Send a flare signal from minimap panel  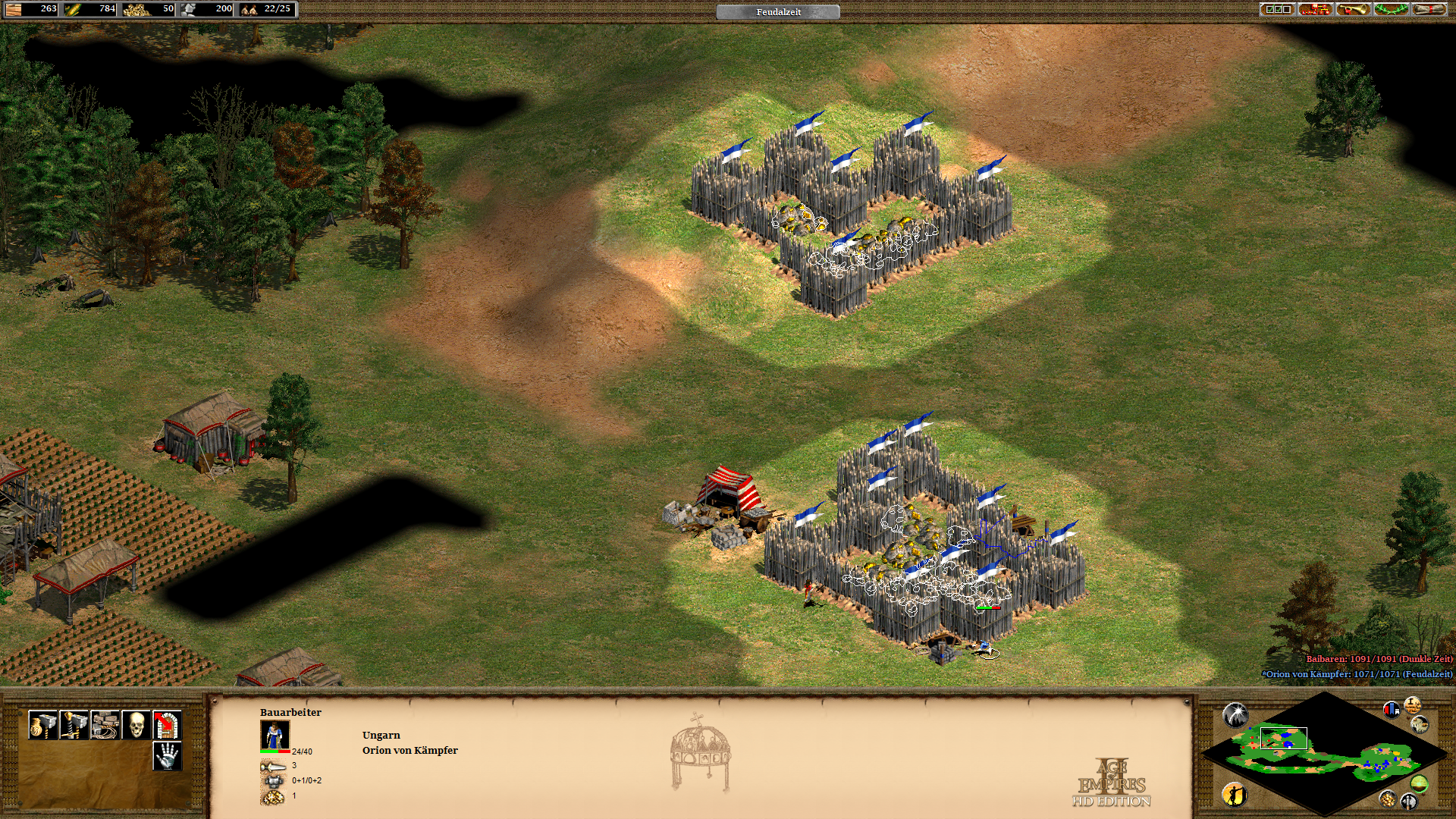coord(1235,714)
